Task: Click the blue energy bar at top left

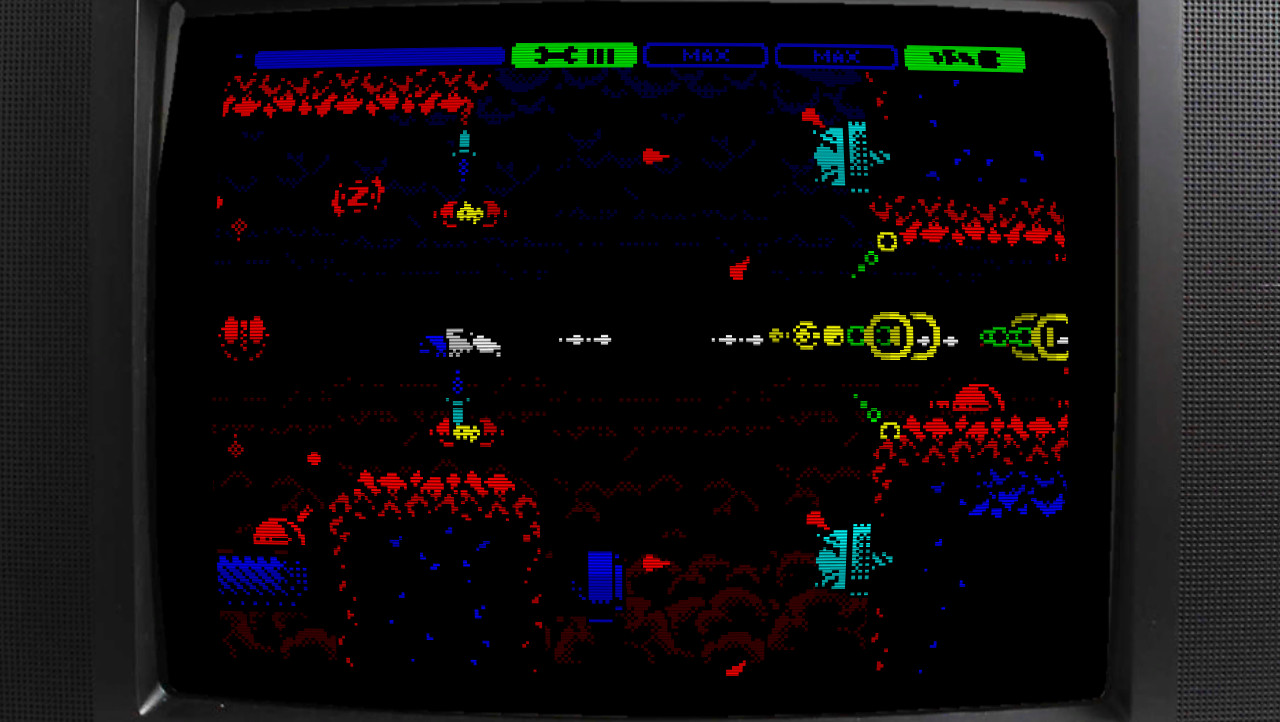Action: [x=378, y=55]
